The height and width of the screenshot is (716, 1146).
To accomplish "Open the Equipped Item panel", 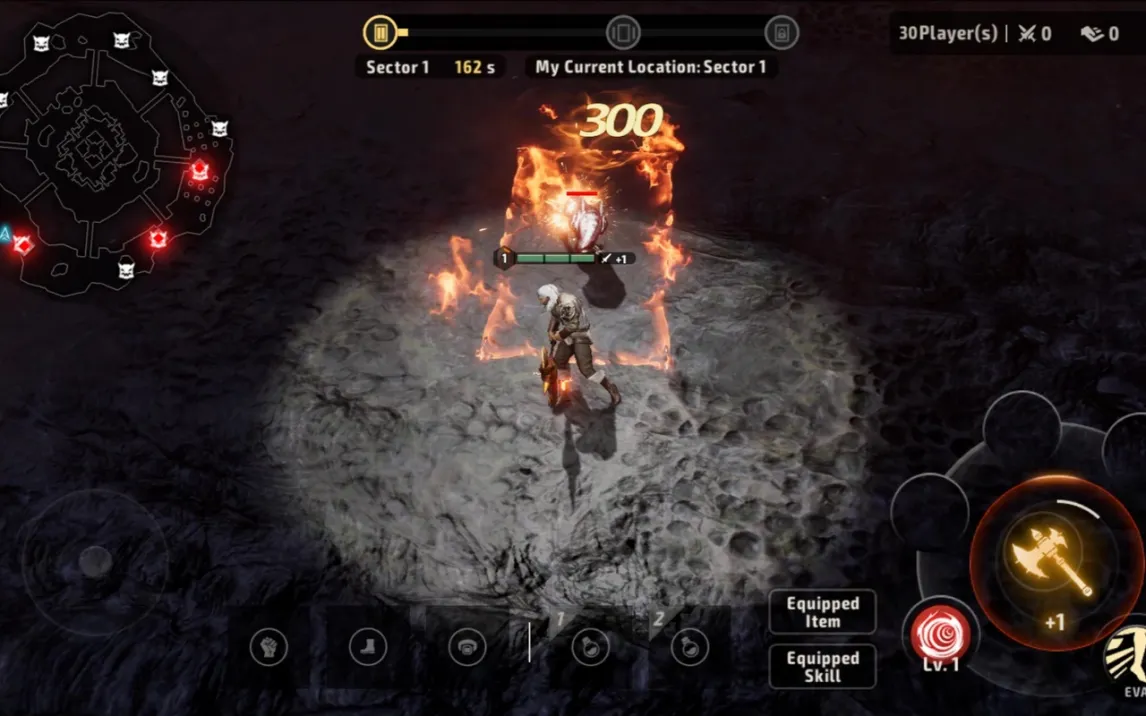I will [822, 612].
